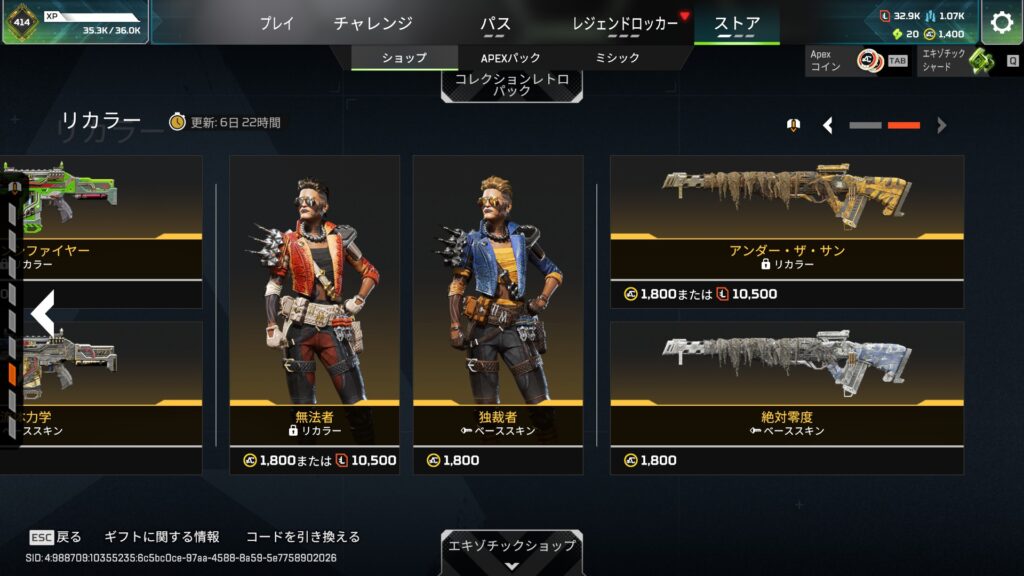Viewport: 1024px width, 576px height.
Task: Select the 無法者 recolor skin card
Action: (314, 300)
